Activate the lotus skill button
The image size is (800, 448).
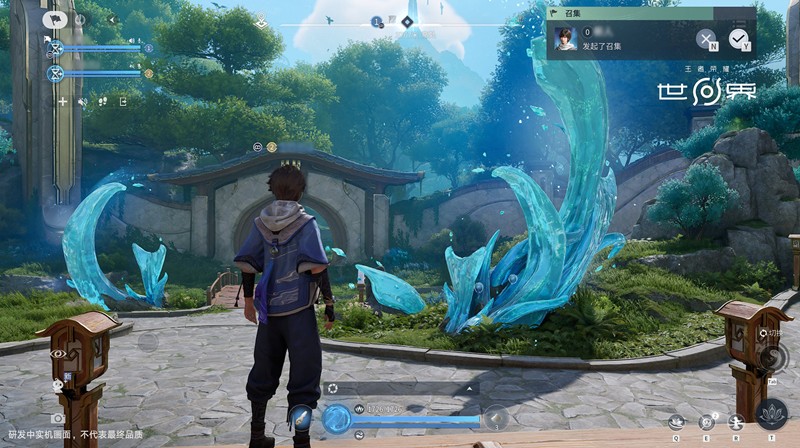770,413
